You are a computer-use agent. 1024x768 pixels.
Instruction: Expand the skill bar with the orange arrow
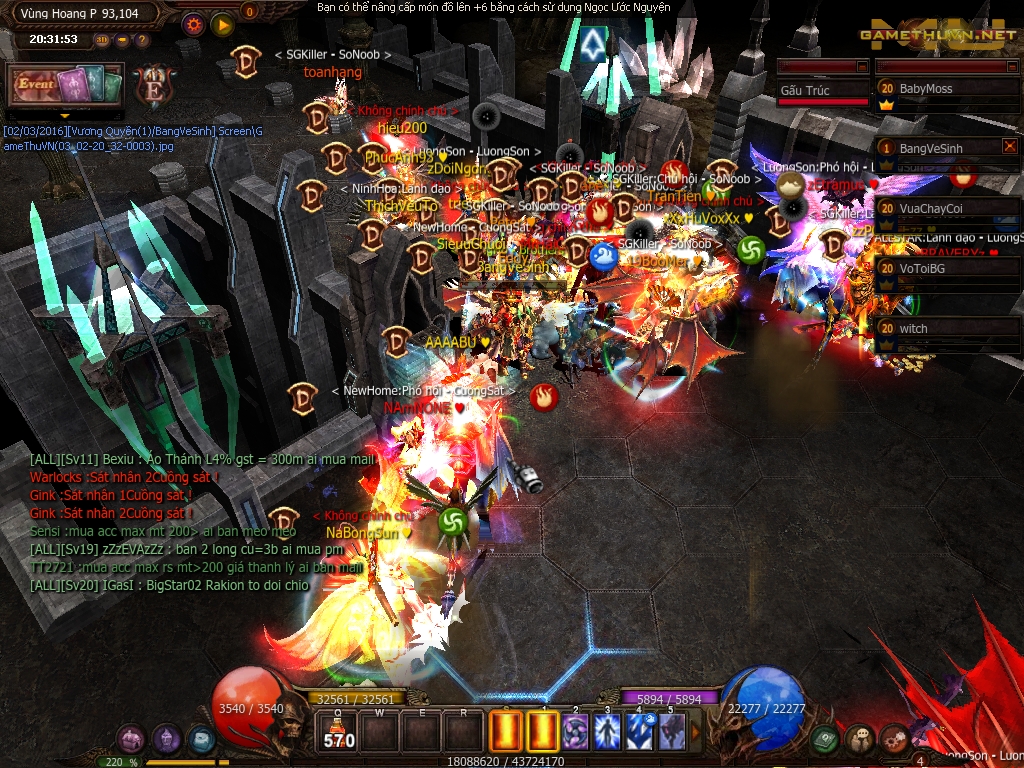click(x=697, y=732)
